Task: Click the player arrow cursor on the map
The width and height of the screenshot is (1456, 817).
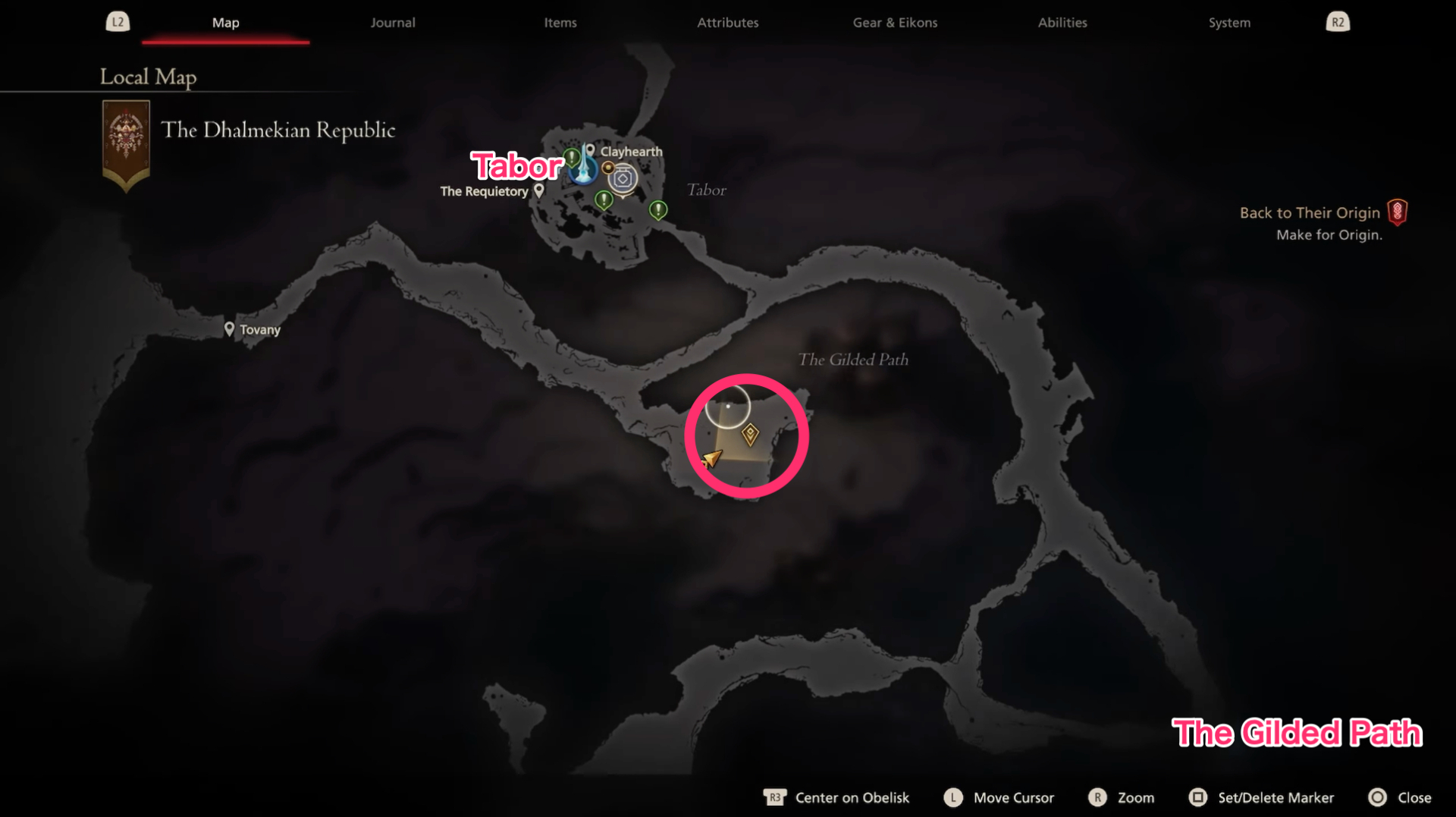Action: point(711,459)
